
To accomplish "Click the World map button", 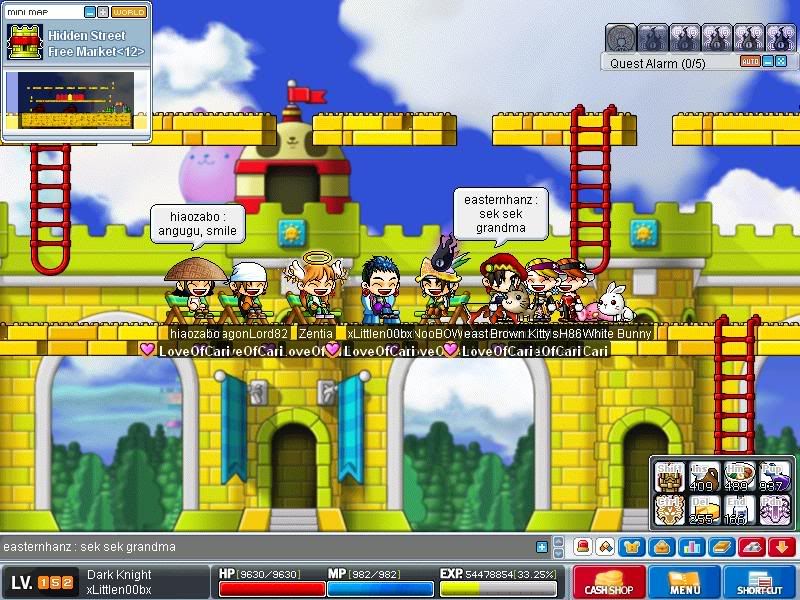I will click(x=128, y=12).
